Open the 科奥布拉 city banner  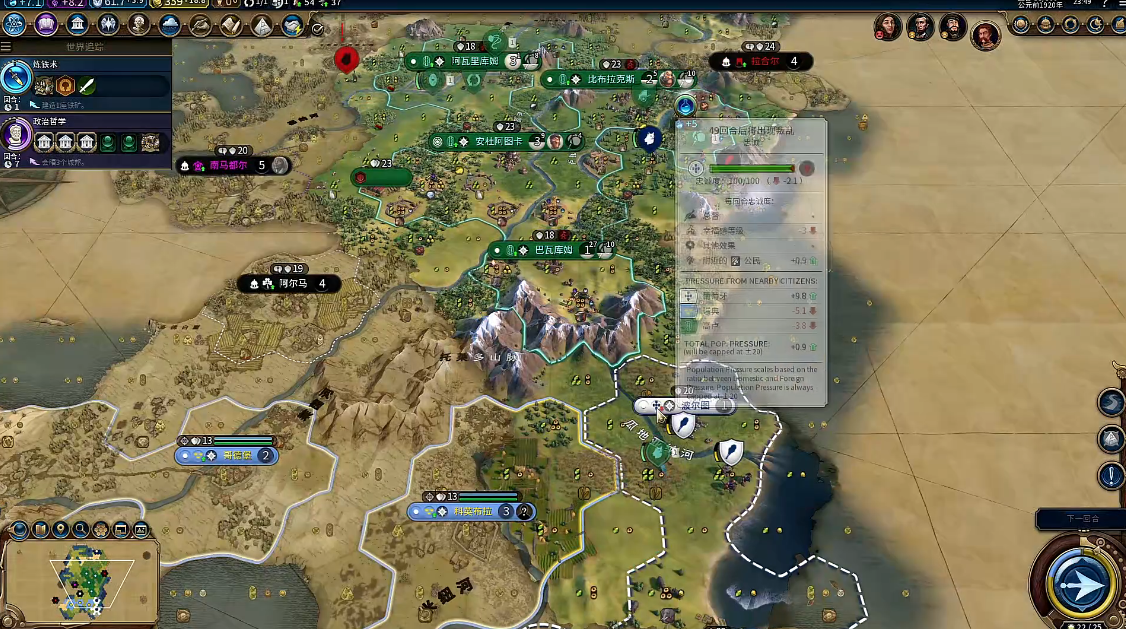click(470, 511)
